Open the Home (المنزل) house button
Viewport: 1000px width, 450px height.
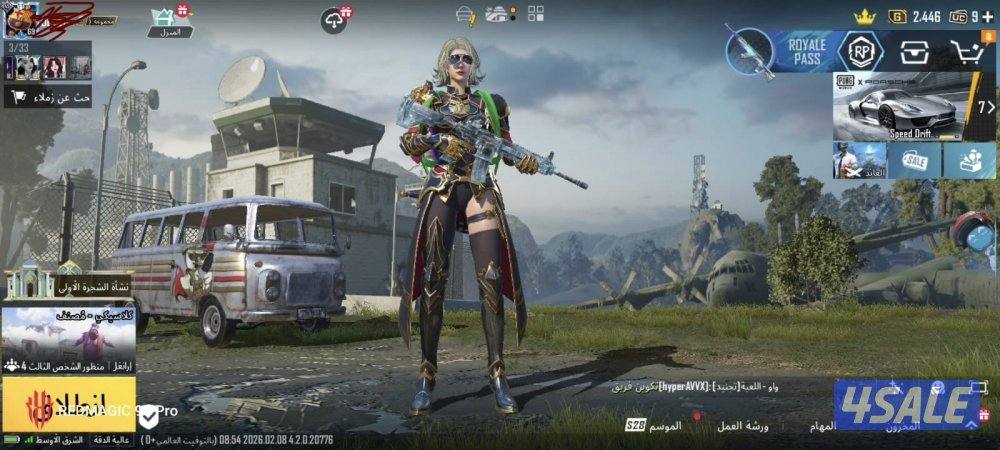tap(168, 21)
